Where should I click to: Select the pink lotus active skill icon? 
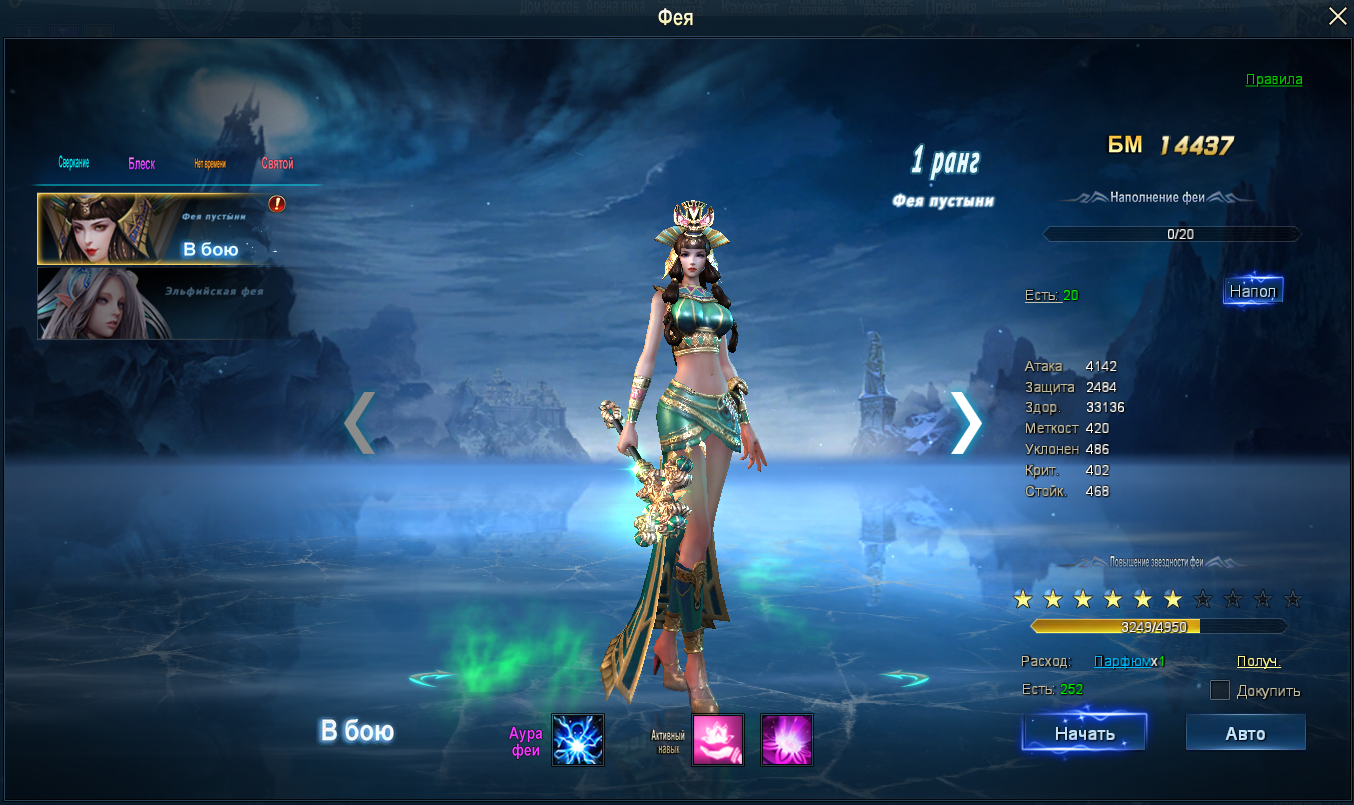pyautogui.click(x=718, y=740)
